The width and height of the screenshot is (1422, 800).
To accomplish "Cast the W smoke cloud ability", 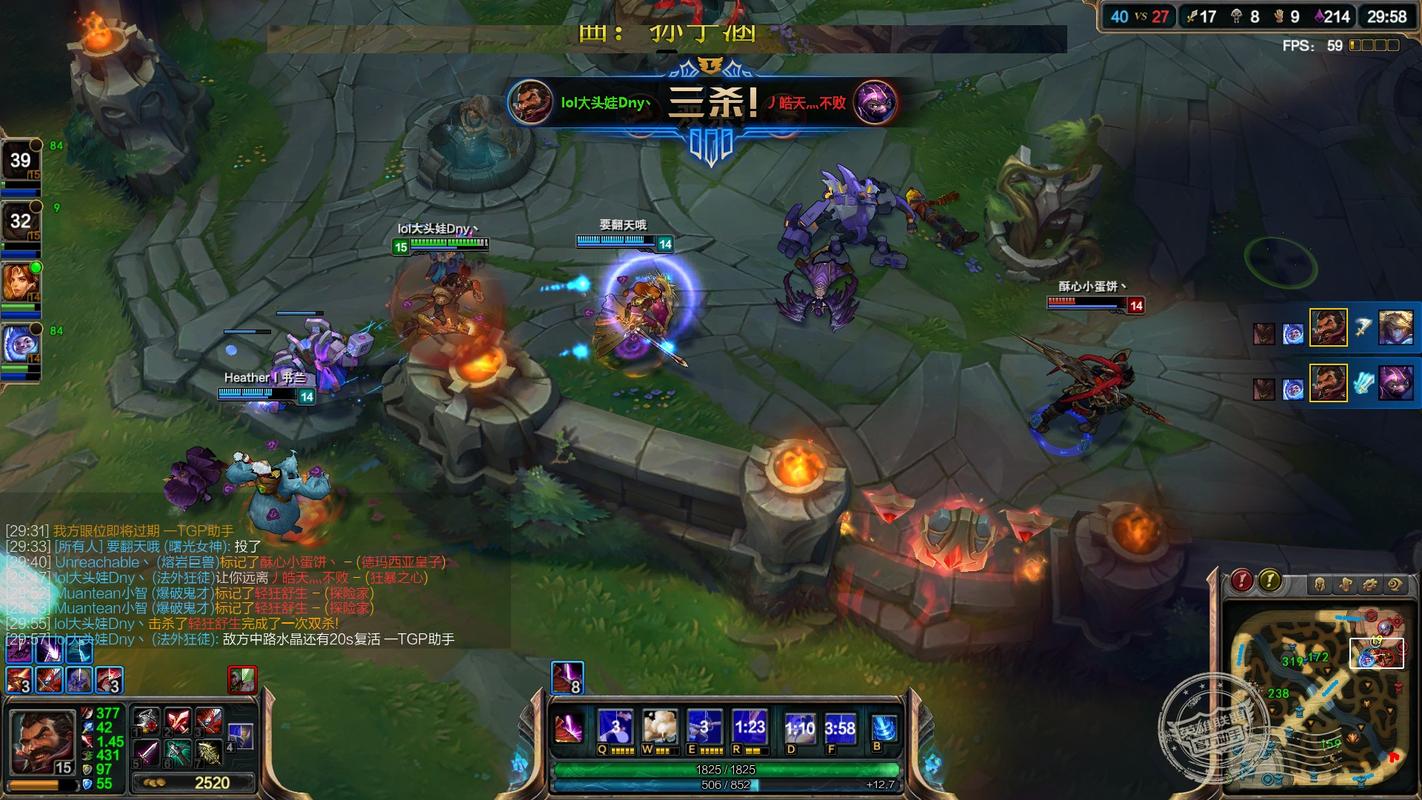I will coord(659,727).
